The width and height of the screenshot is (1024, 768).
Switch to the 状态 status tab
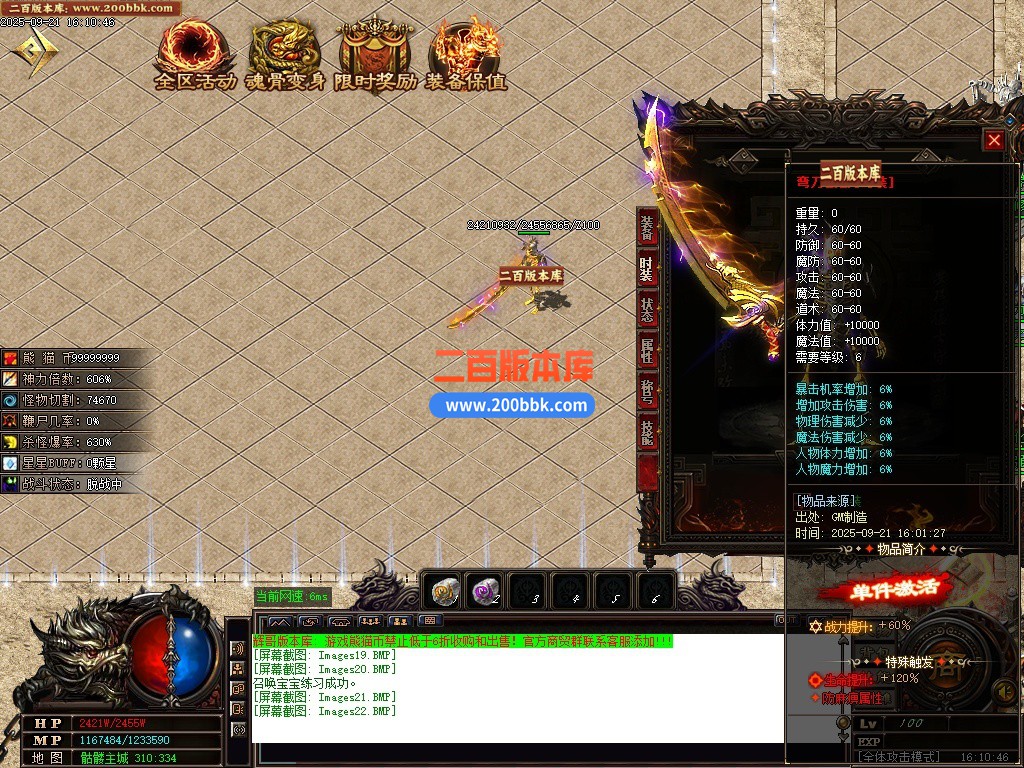coord(648,310)
